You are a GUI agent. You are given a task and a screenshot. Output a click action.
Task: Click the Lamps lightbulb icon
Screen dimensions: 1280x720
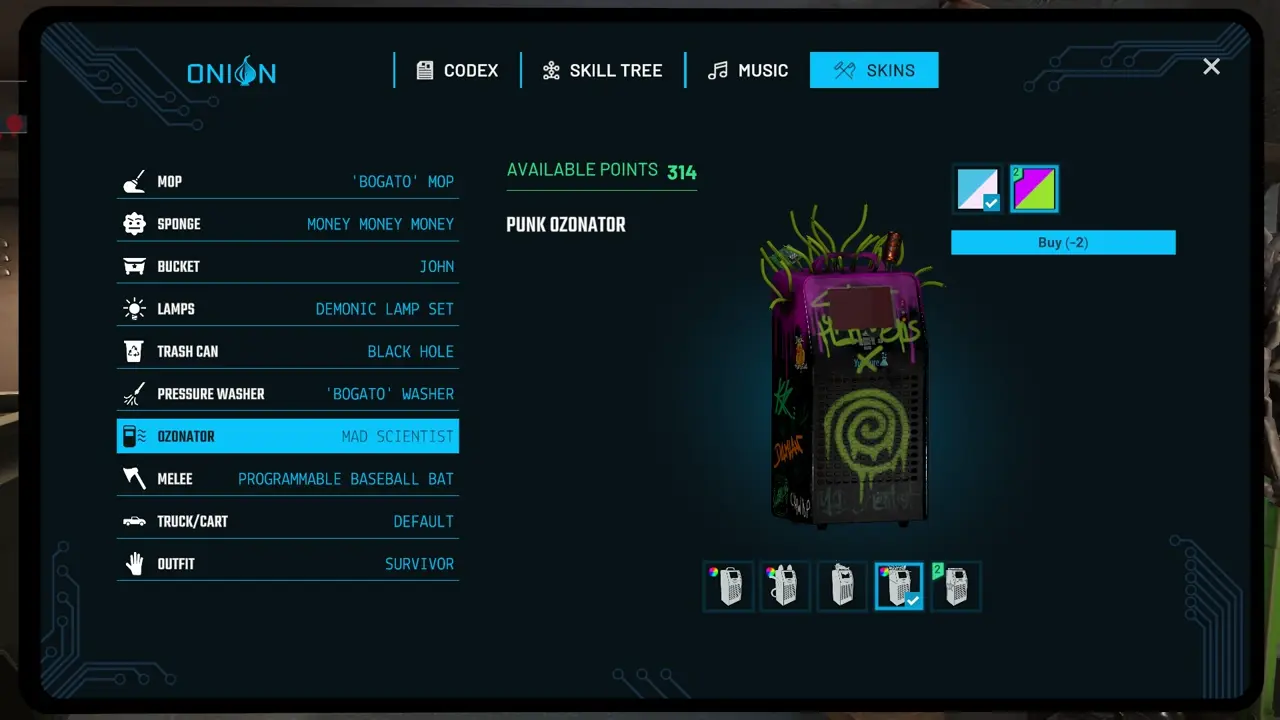pyautogui.click(x=134, y=308)
